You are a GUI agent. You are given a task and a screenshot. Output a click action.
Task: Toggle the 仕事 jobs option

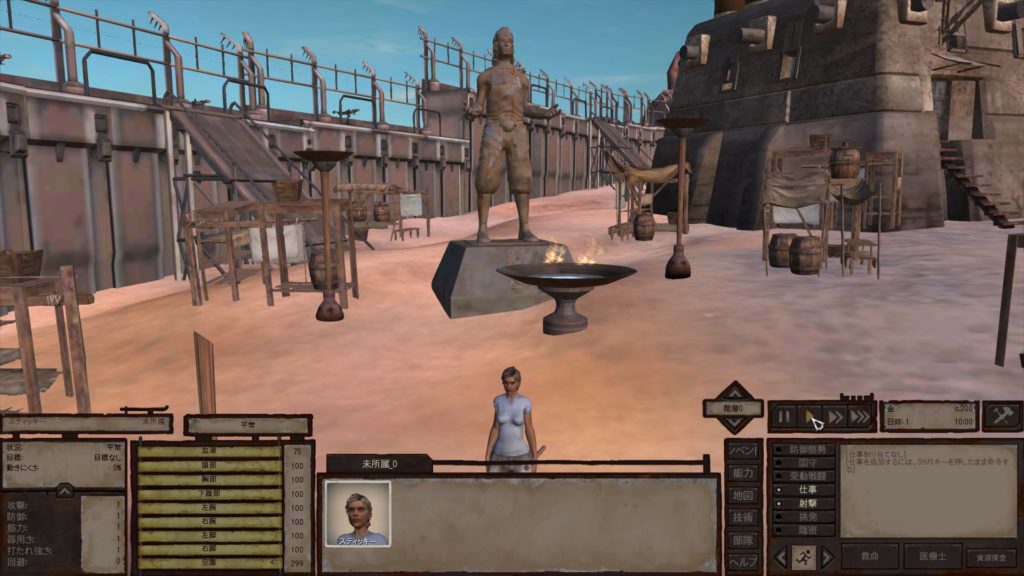tap(806, 490)
